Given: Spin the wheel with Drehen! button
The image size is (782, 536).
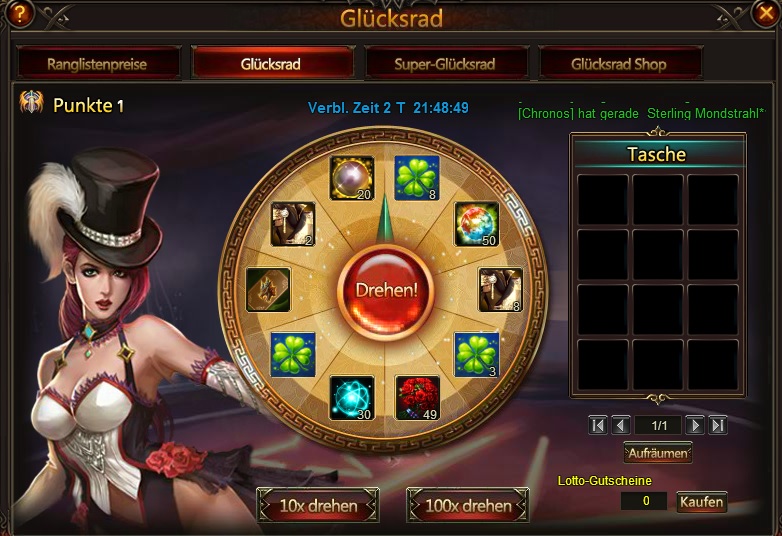Looking at the screenshot, I should (385, 290).
